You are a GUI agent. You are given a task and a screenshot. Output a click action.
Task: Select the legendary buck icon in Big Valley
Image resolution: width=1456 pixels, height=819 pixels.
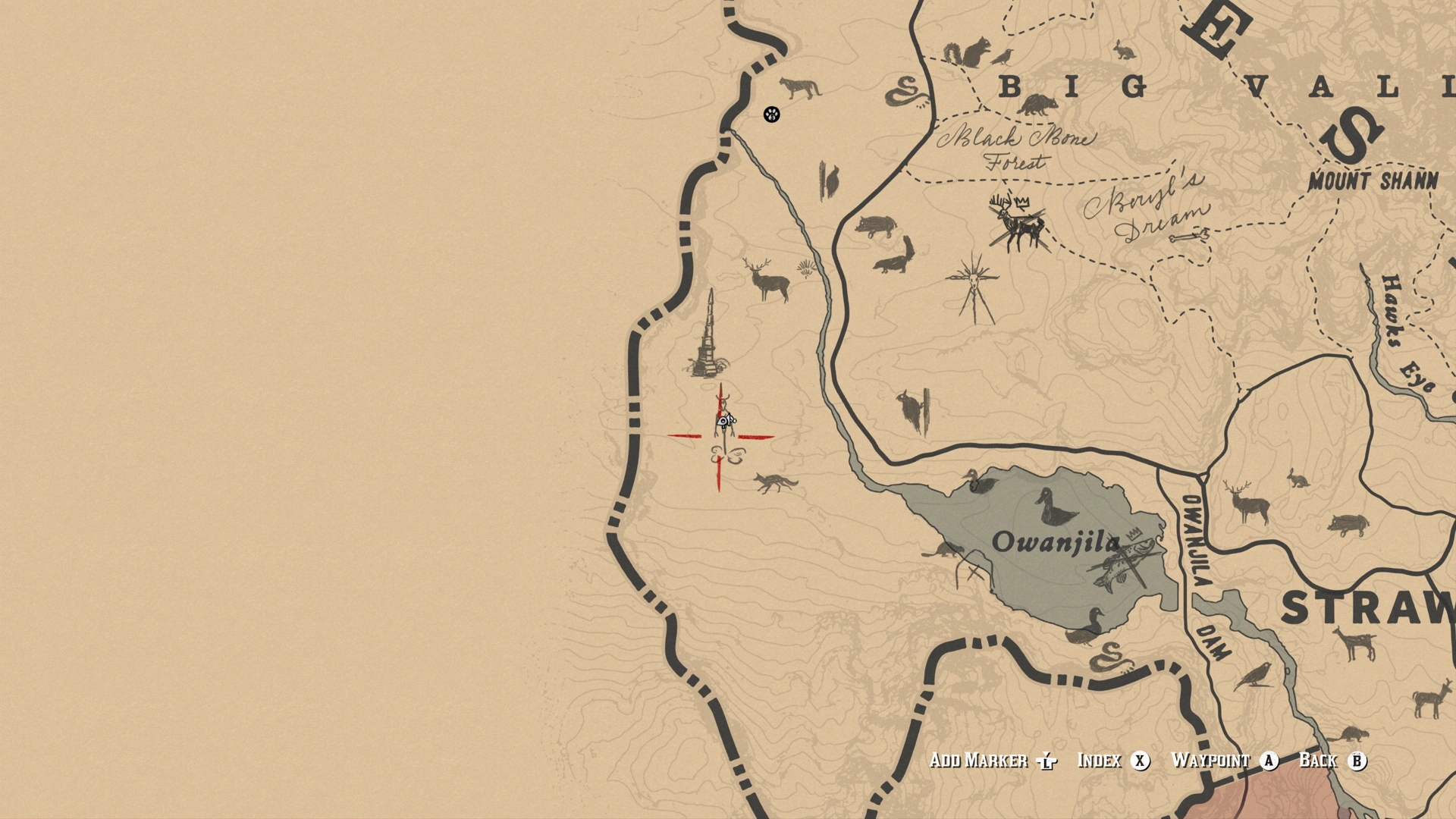click(1020, 224)
